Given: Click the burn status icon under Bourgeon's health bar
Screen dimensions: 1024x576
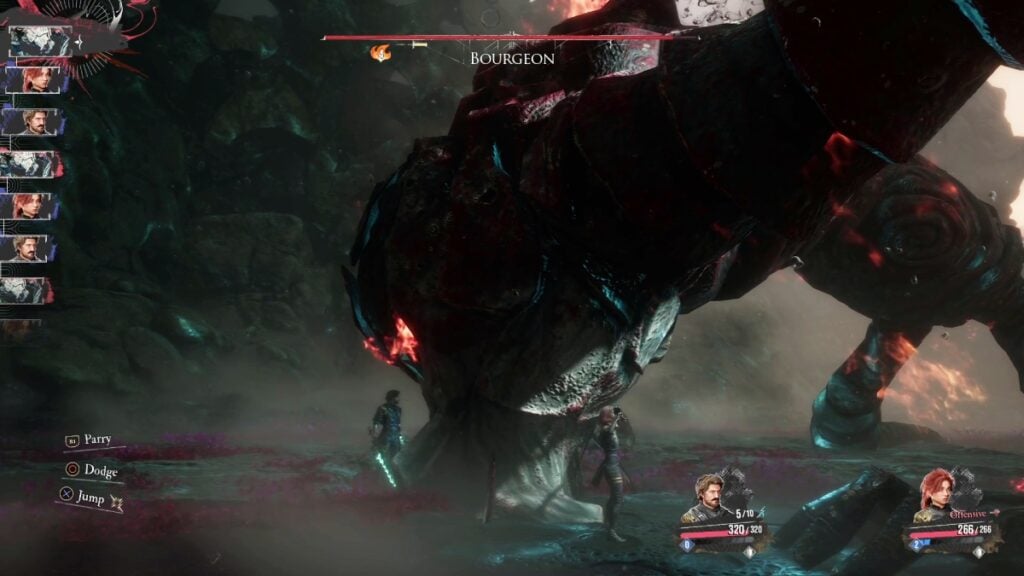Looking at the screenshot, I should [x=381, y=52].
